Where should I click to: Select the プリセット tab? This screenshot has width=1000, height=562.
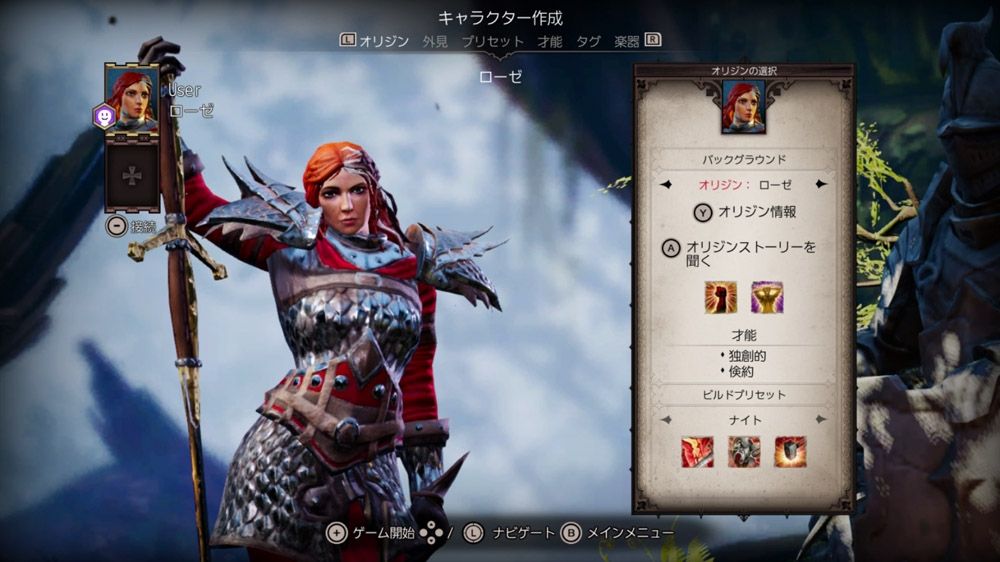[x=492, y=41]
